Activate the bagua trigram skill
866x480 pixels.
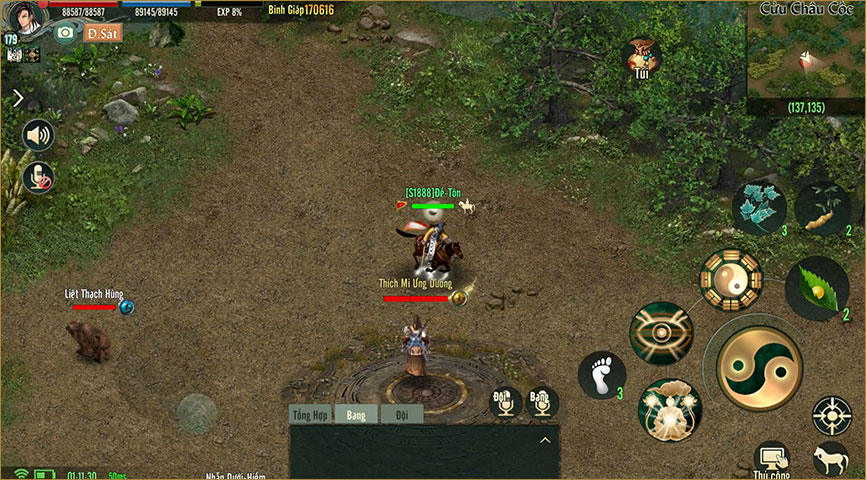(x=731, y=279)
